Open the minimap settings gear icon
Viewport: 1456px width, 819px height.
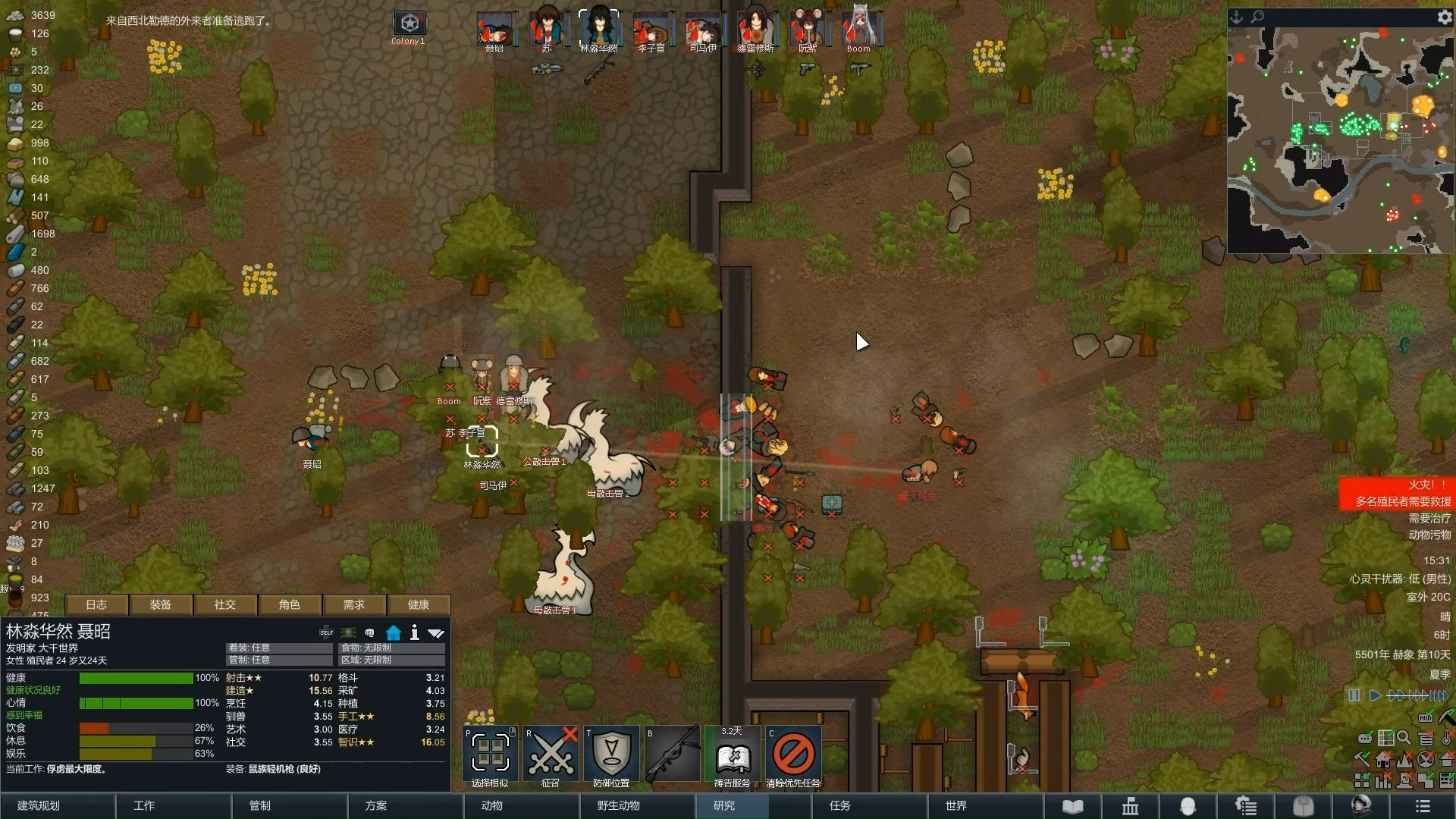pyautogui.click(x=1444, y=17)
